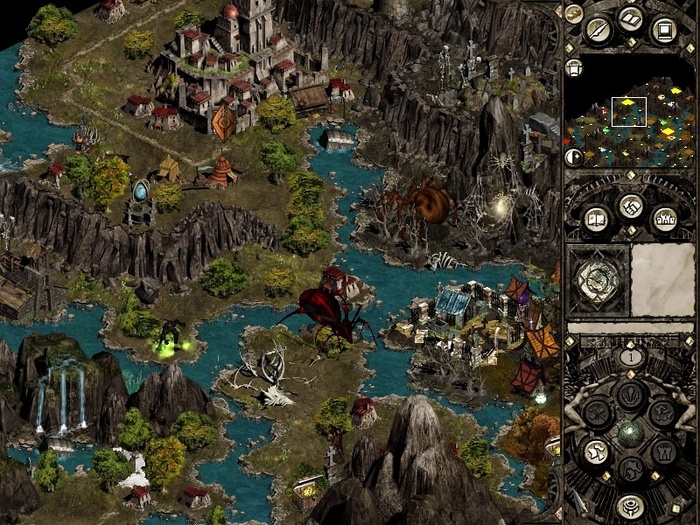Open the capital castle button
This screenshot has width=700, height=525.
pos(663,219)
